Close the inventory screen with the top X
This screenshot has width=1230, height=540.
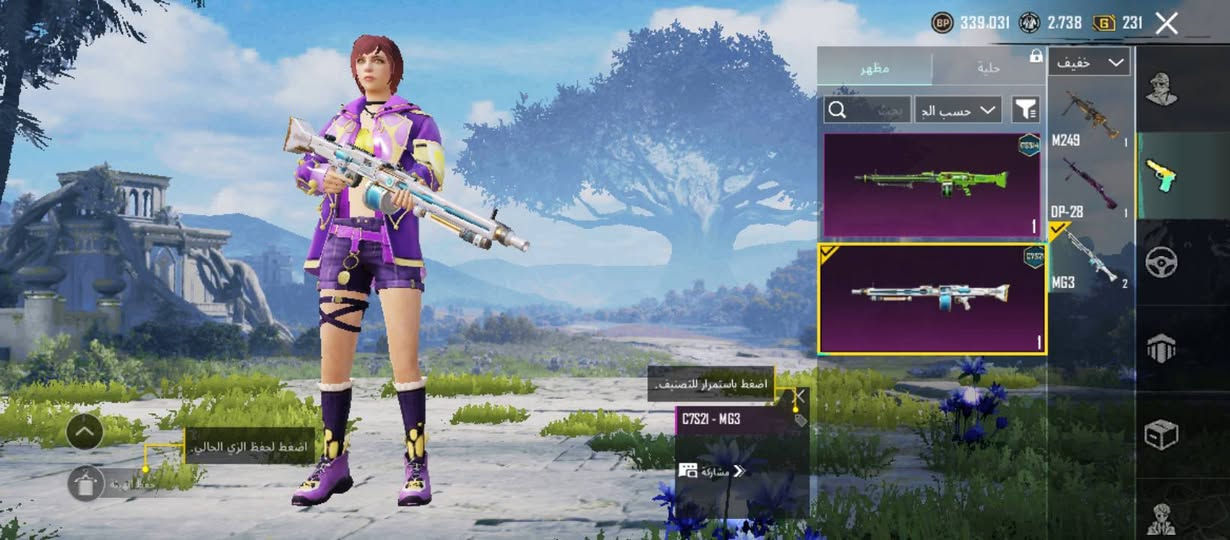point(1166,23)
